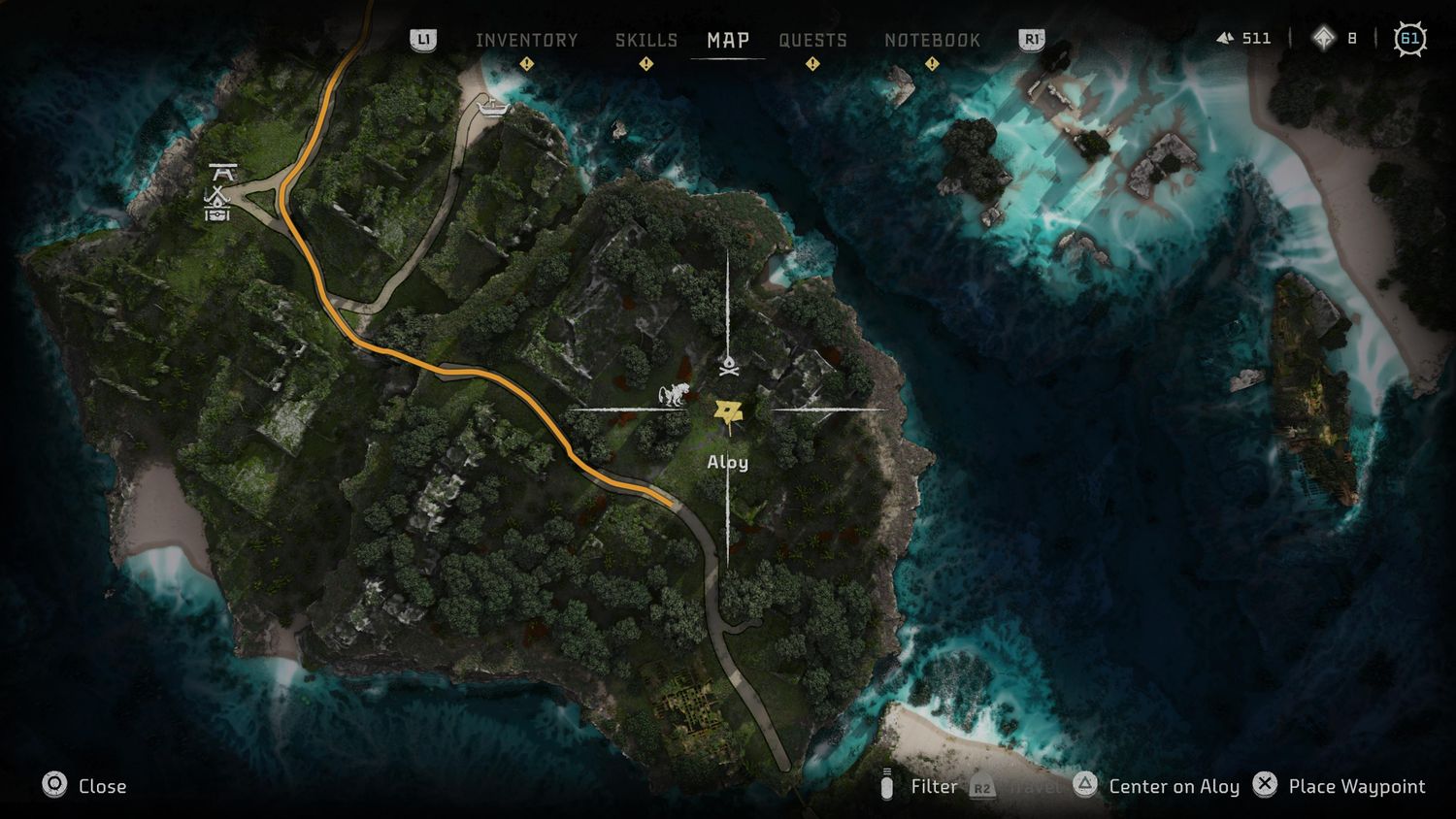
Task: Open the Notebook tab
Action: click(932, 40)
